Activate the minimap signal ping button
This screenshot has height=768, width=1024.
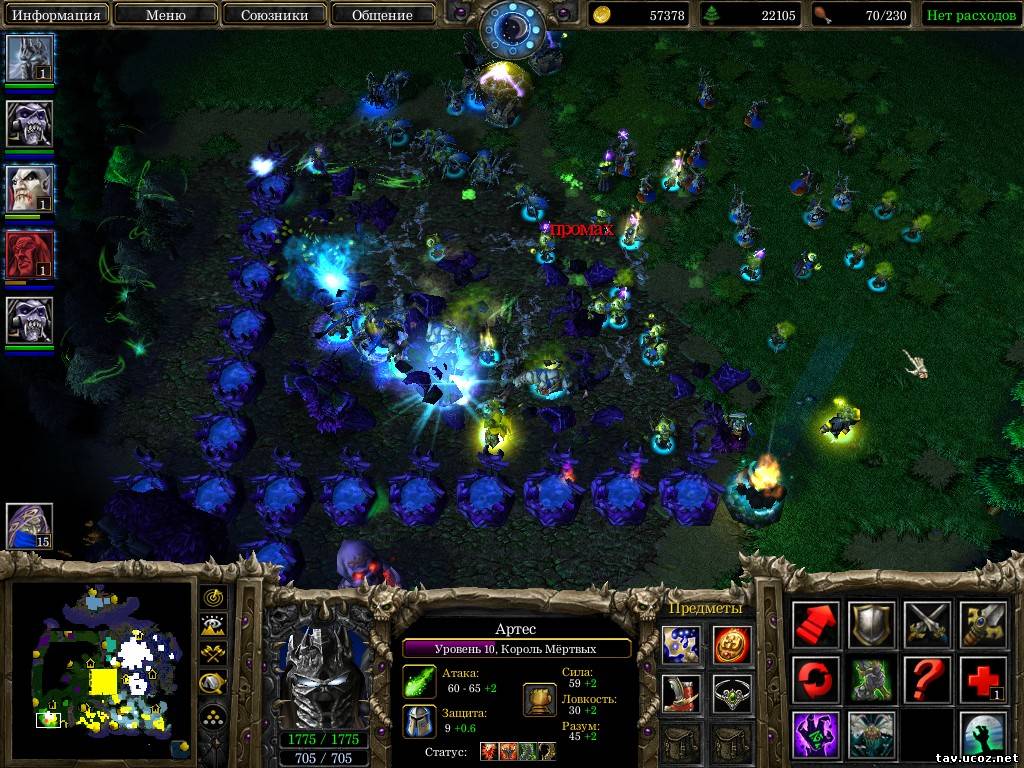click(x=214, y=598)
